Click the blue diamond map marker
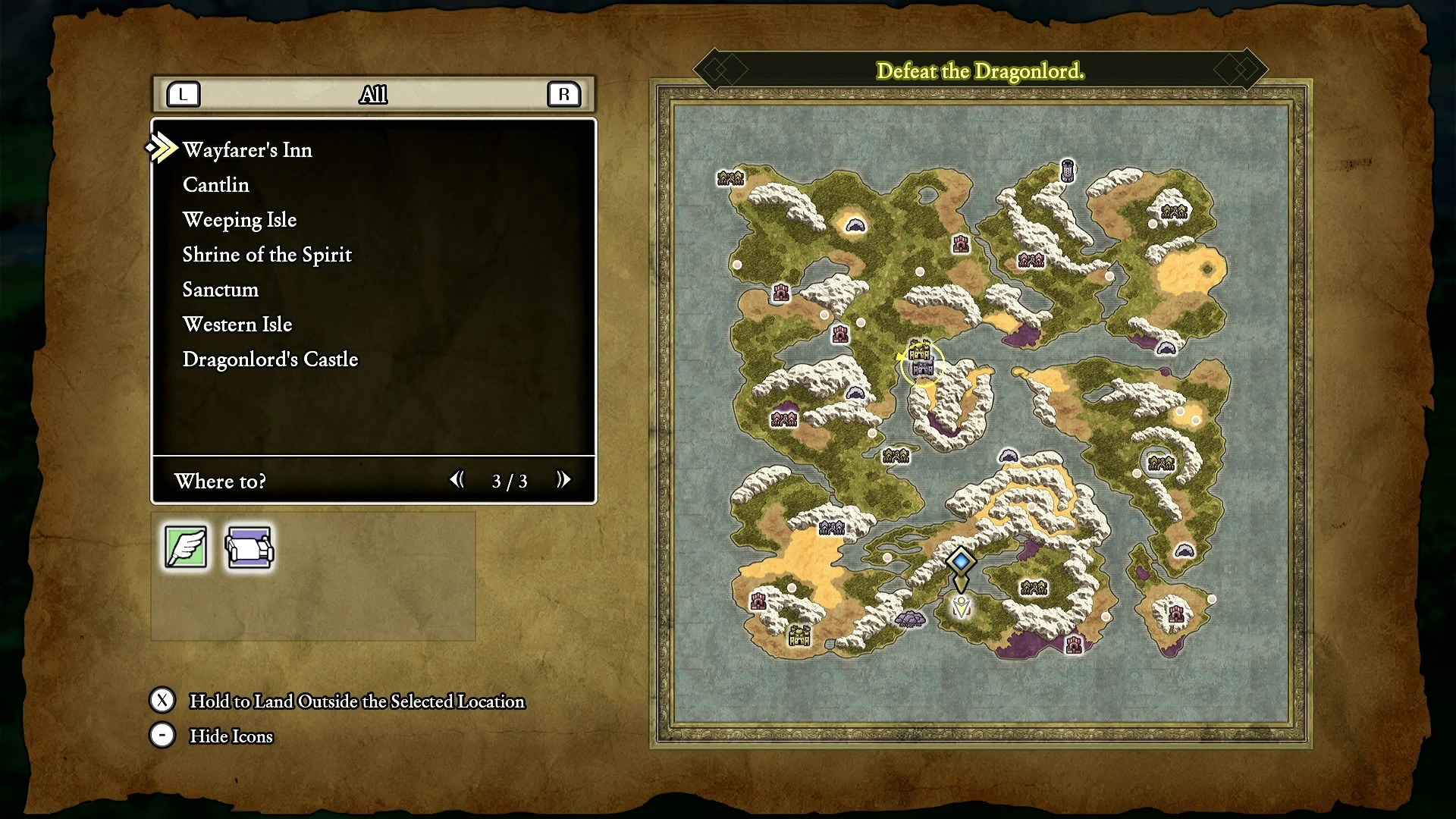 point(961,561)
